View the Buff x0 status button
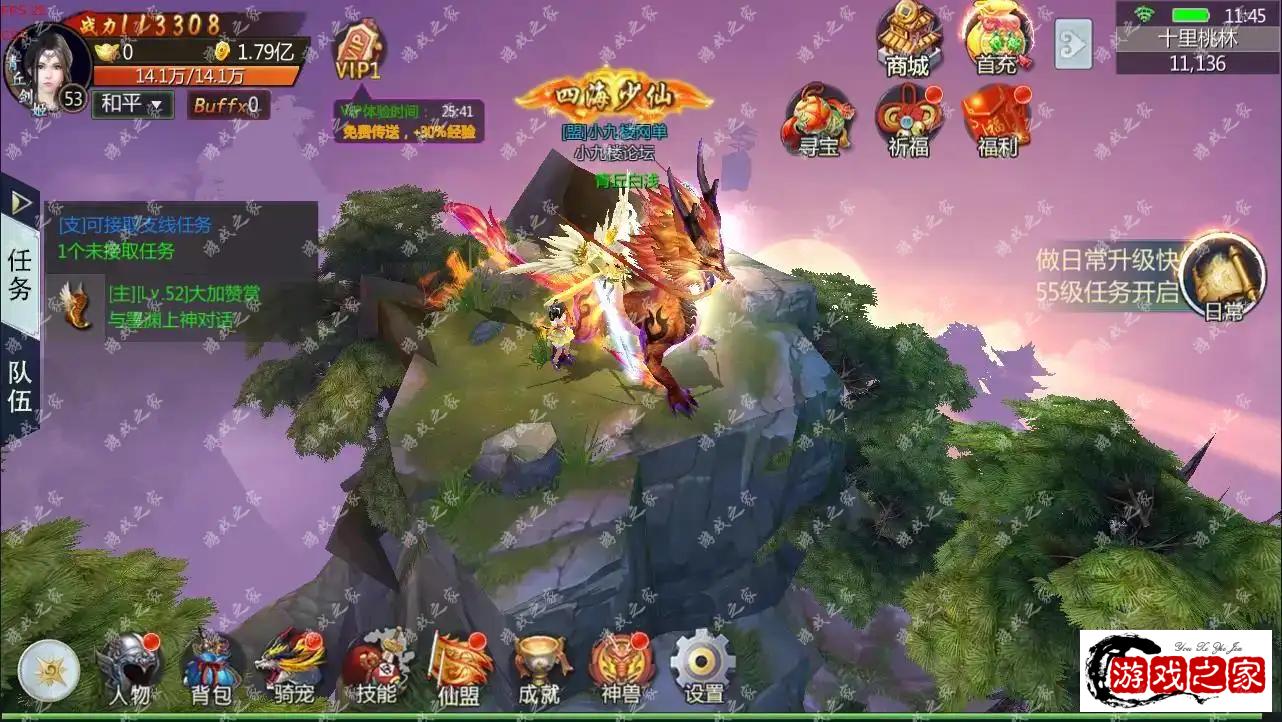Screen dimensions: 1282x722 [227, 104]
